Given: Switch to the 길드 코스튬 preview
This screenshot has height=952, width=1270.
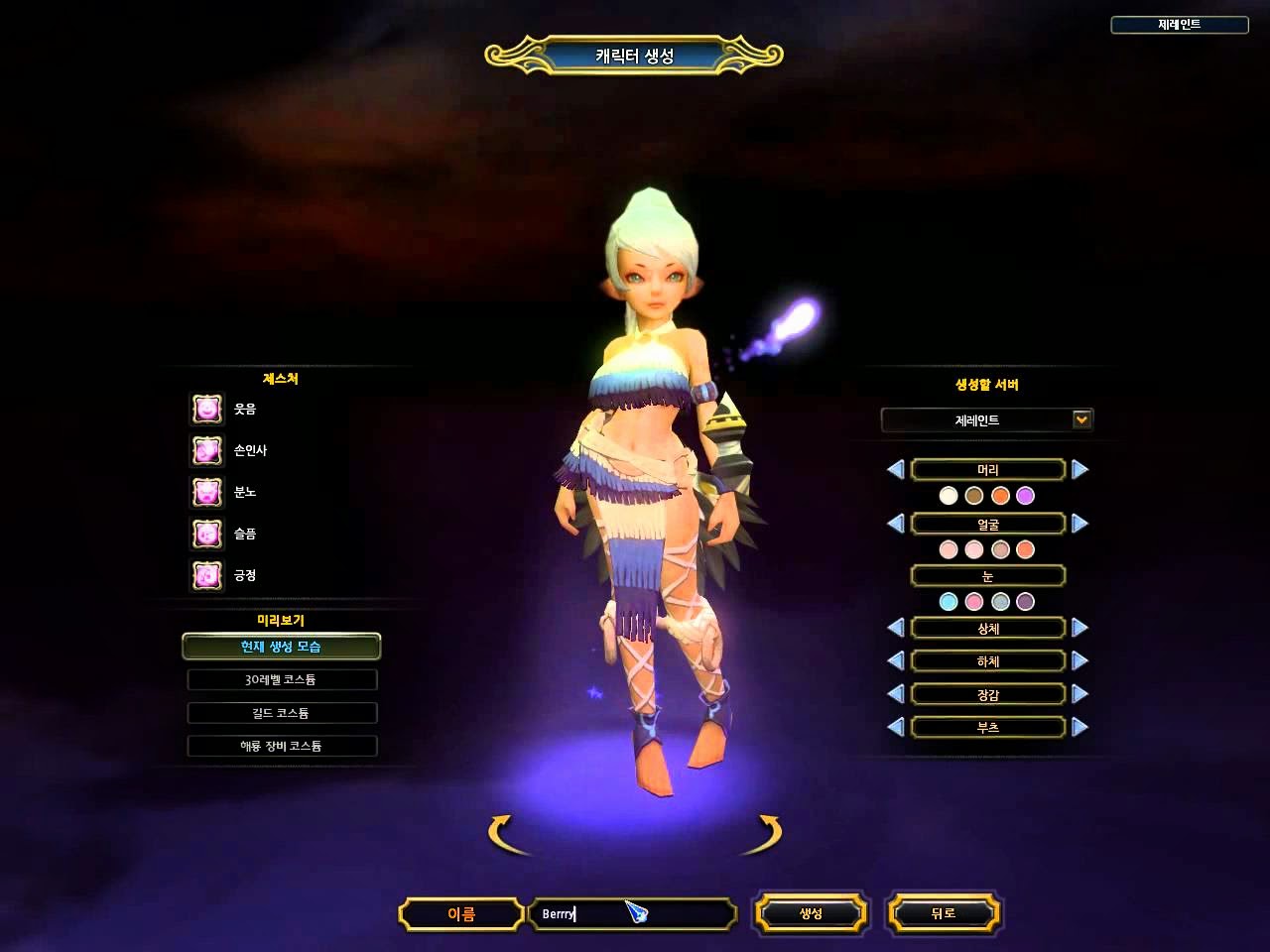Looking at the screenshot, I should tap(282, 712).
